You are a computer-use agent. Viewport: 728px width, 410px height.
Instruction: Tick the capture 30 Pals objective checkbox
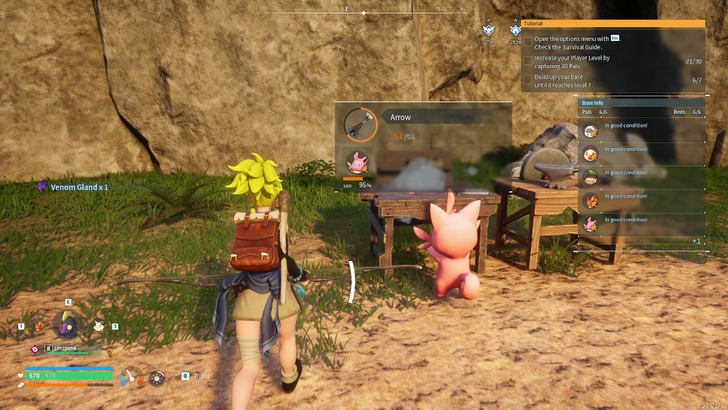click(x=528, y=61)
